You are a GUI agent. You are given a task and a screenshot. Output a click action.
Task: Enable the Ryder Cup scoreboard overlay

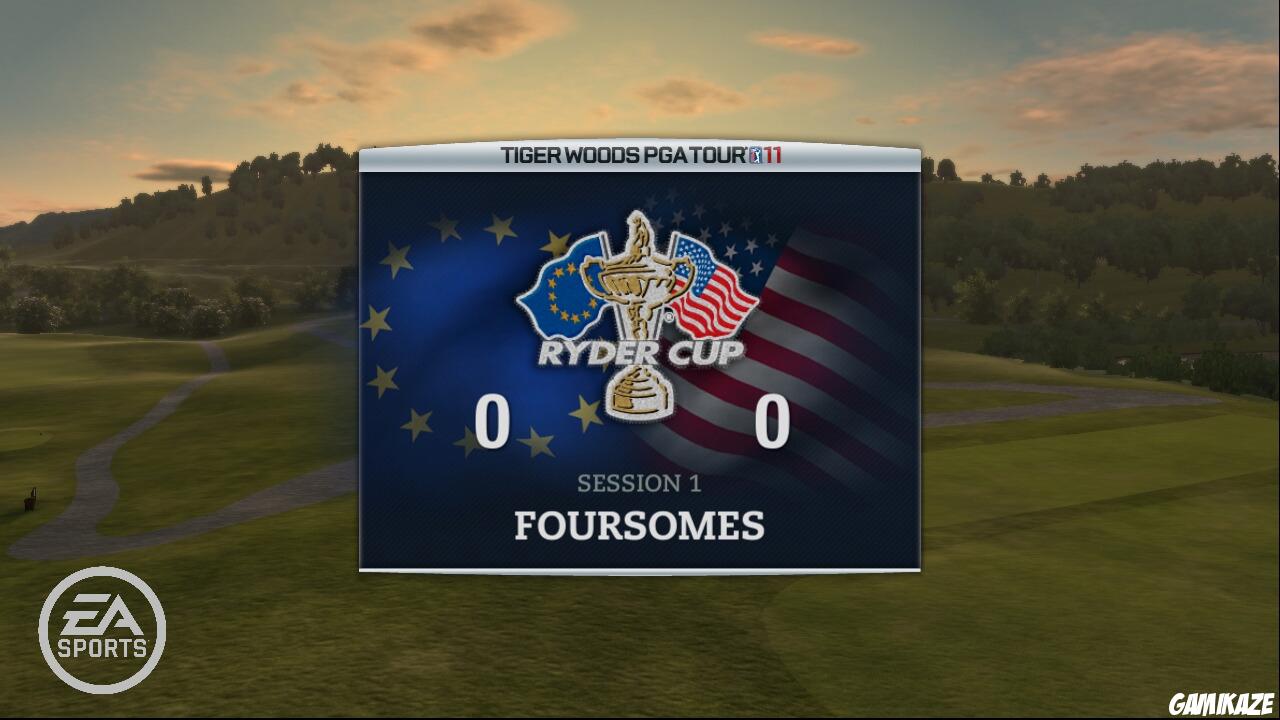pos(640,360)
